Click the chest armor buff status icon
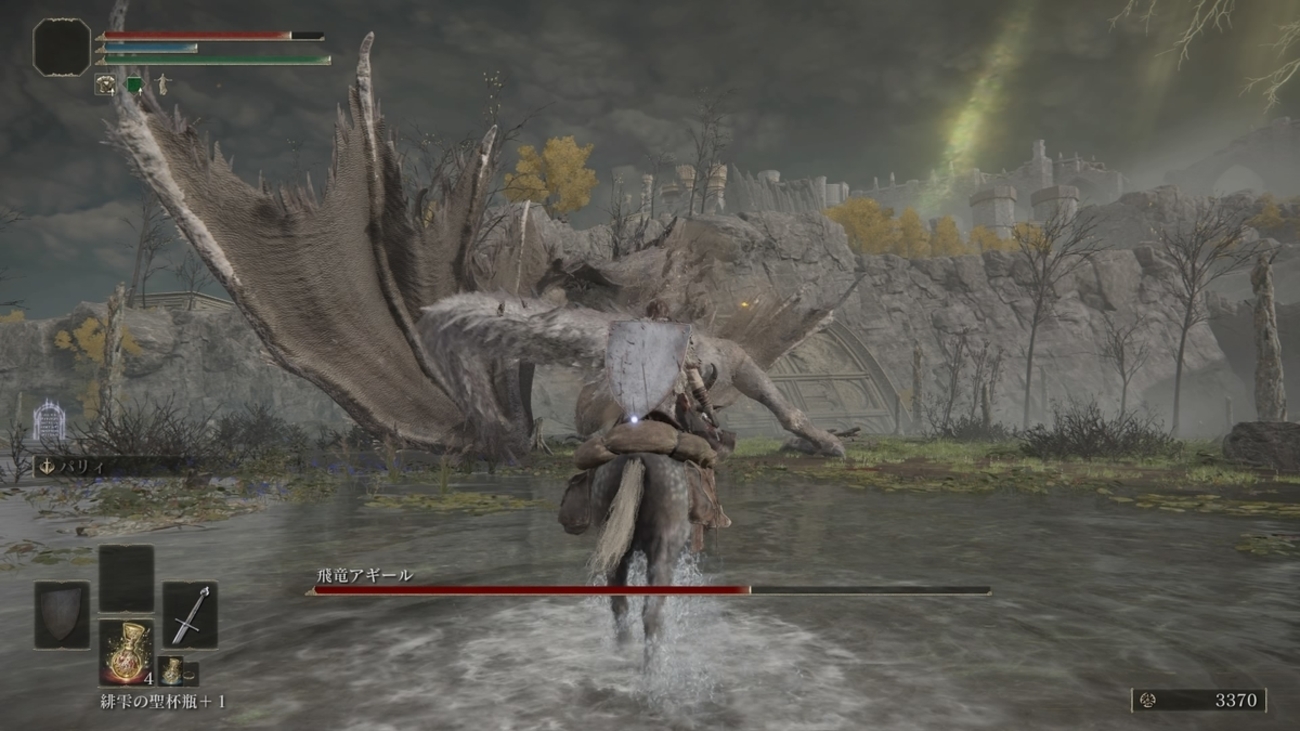 click(x=105, y=85)
